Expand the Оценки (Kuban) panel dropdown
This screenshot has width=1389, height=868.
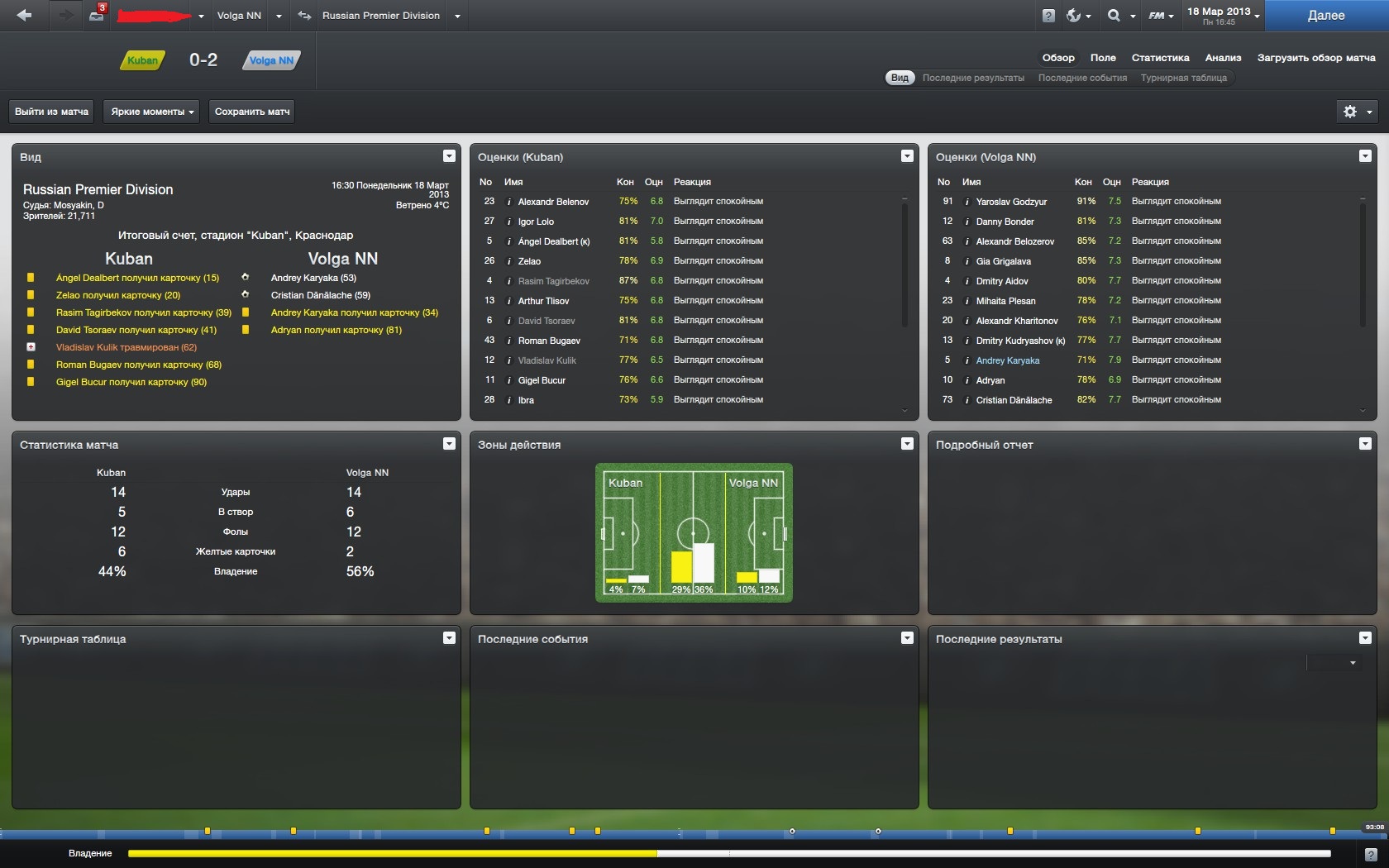pos(907,156)
